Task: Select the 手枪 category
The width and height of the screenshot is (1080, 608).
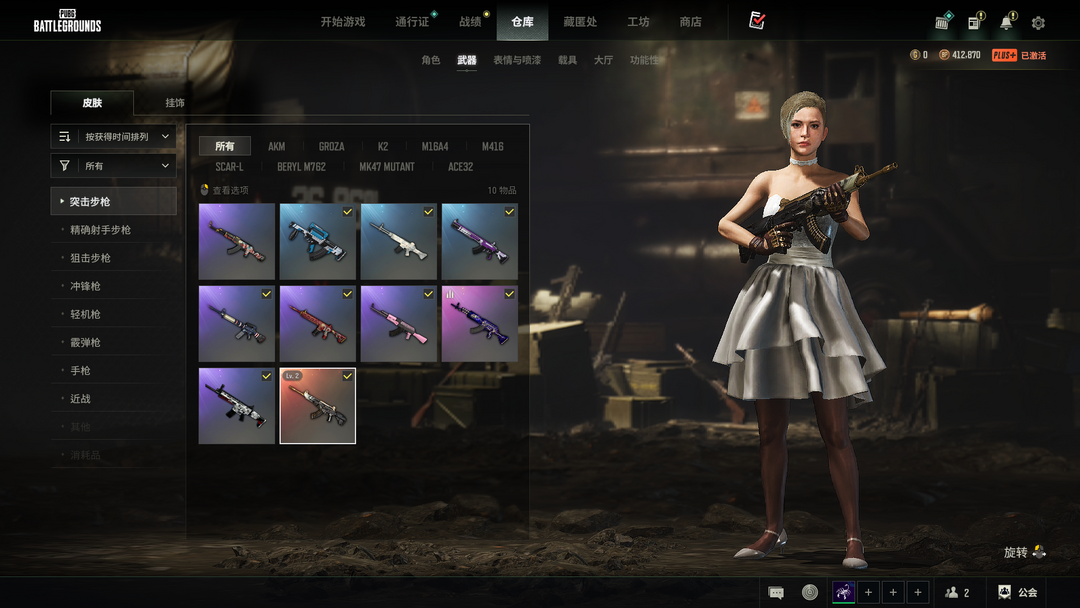Action: click(x=81, y=371)
